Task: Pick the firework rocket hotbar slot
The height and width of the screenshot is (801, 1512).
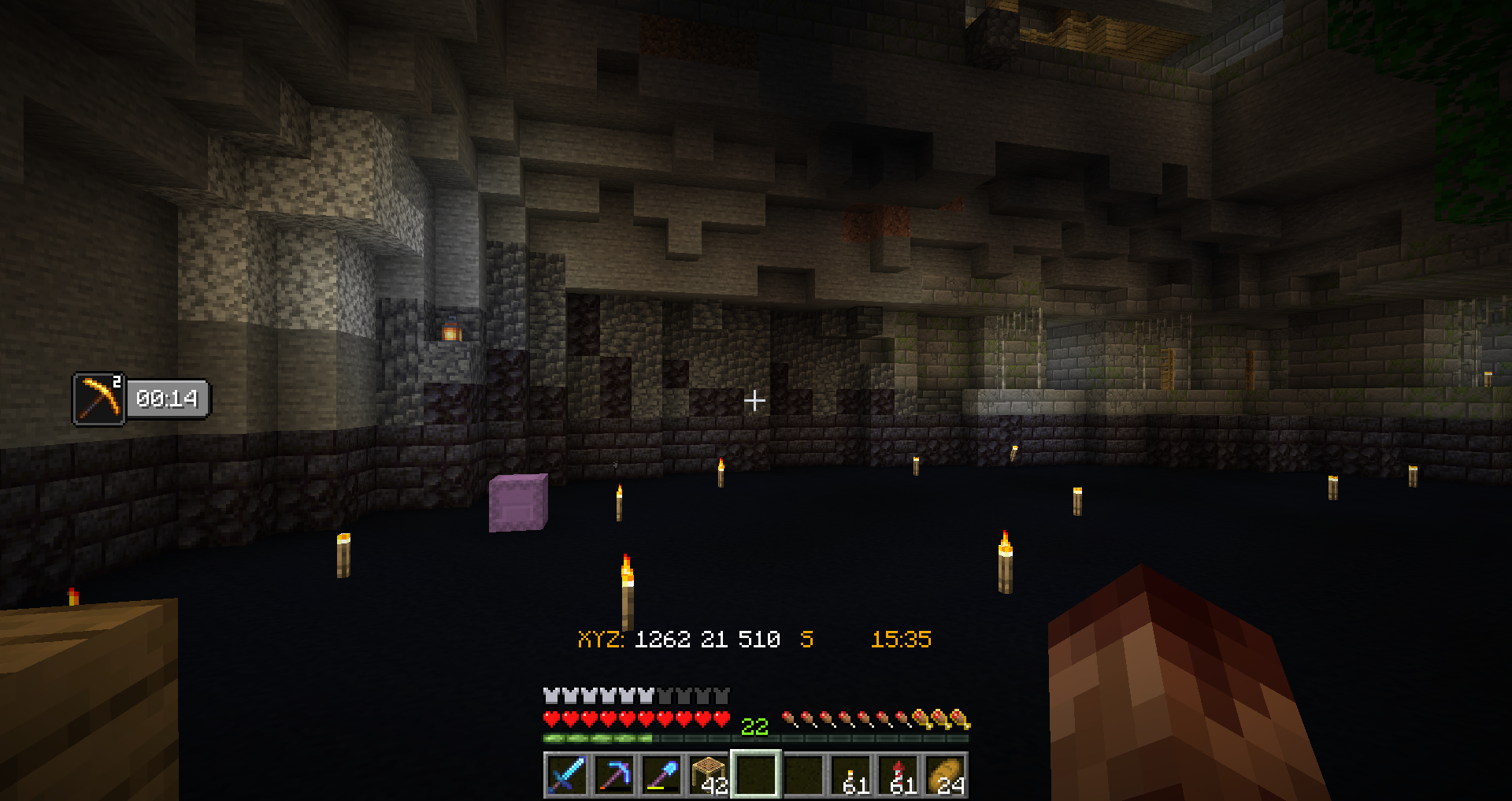Action: (x=899, y=775)
